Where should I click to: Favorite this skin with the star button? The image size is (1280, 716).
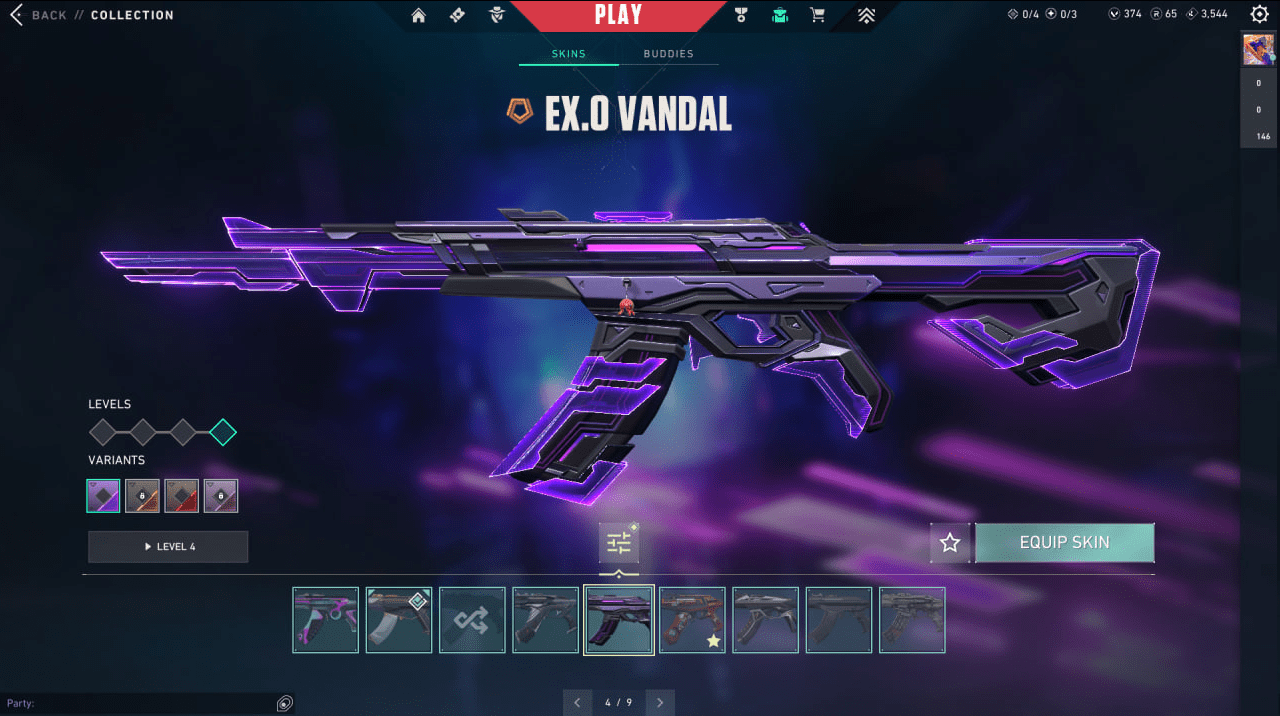(x=950, y=543)
